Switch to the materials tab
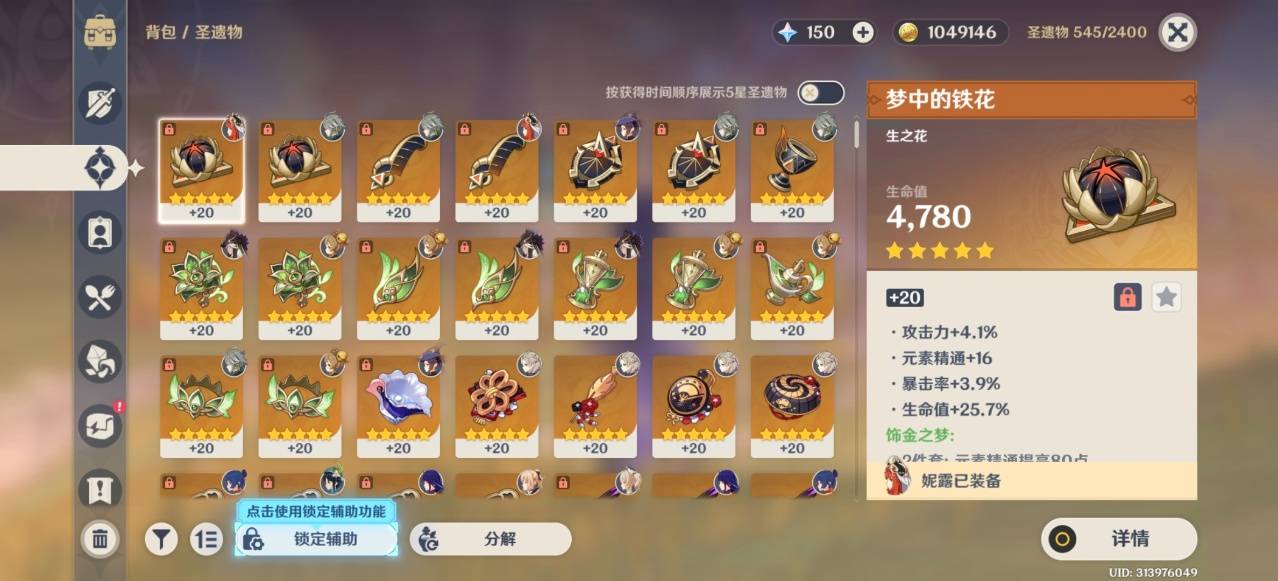 click(100, 362)
